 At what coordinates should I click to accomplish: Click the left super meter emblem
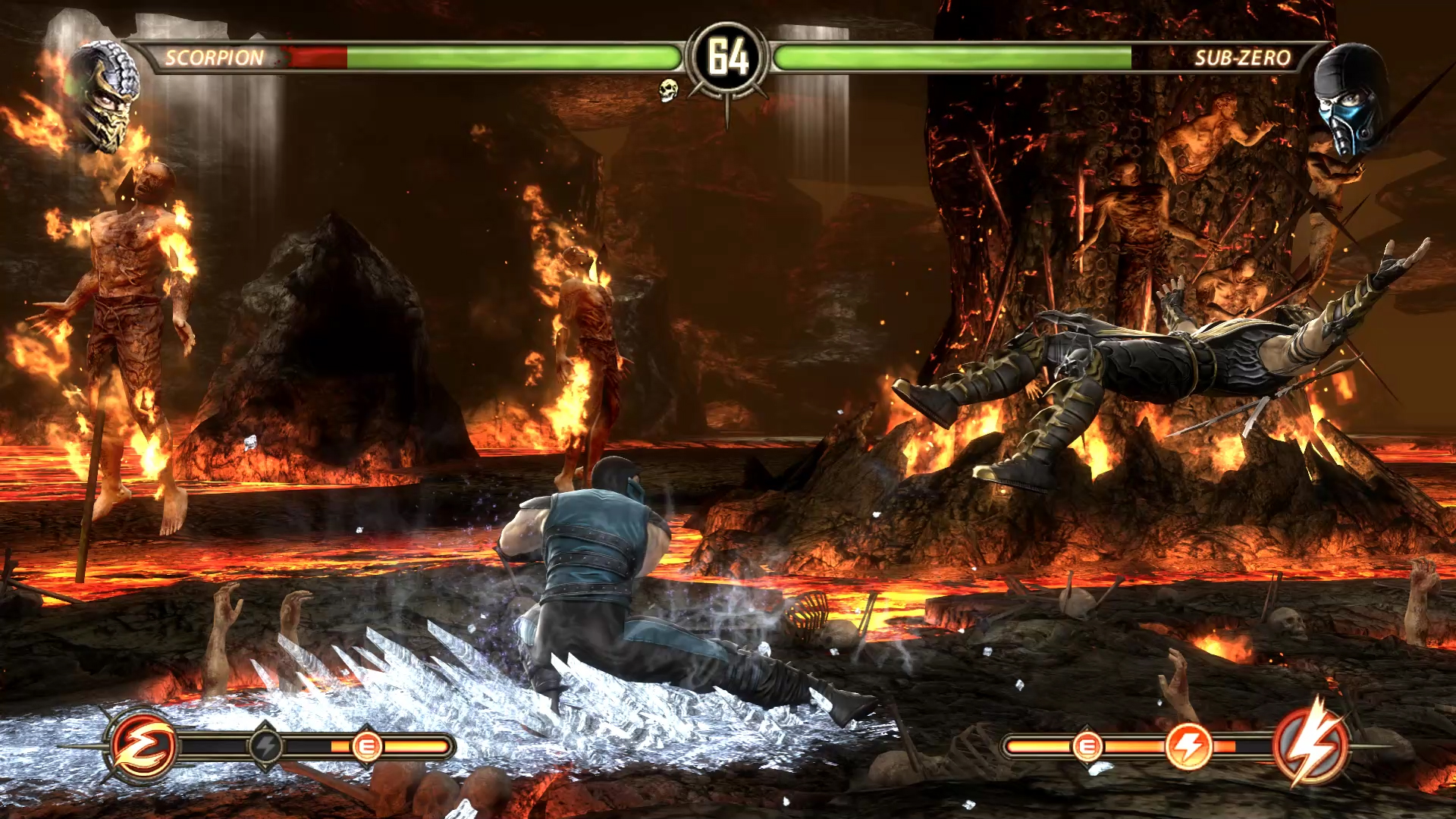tap(143, 746)
